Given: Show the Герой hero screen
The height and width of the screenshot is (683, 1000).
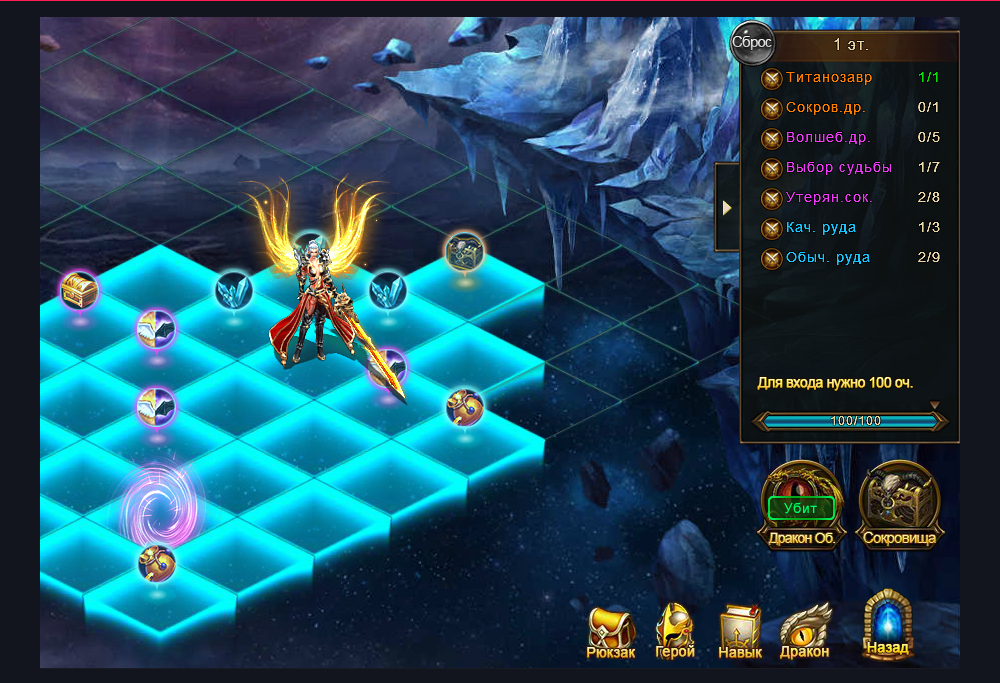Looking at the screenshot, I should pos(675,631).
